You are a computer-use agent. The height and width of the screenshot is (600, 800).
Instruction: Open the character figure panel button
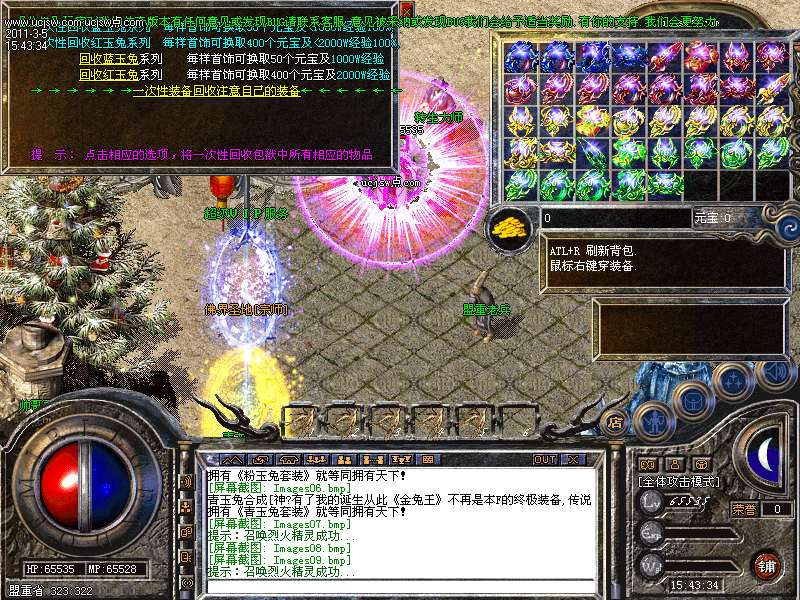pos(650,419)
